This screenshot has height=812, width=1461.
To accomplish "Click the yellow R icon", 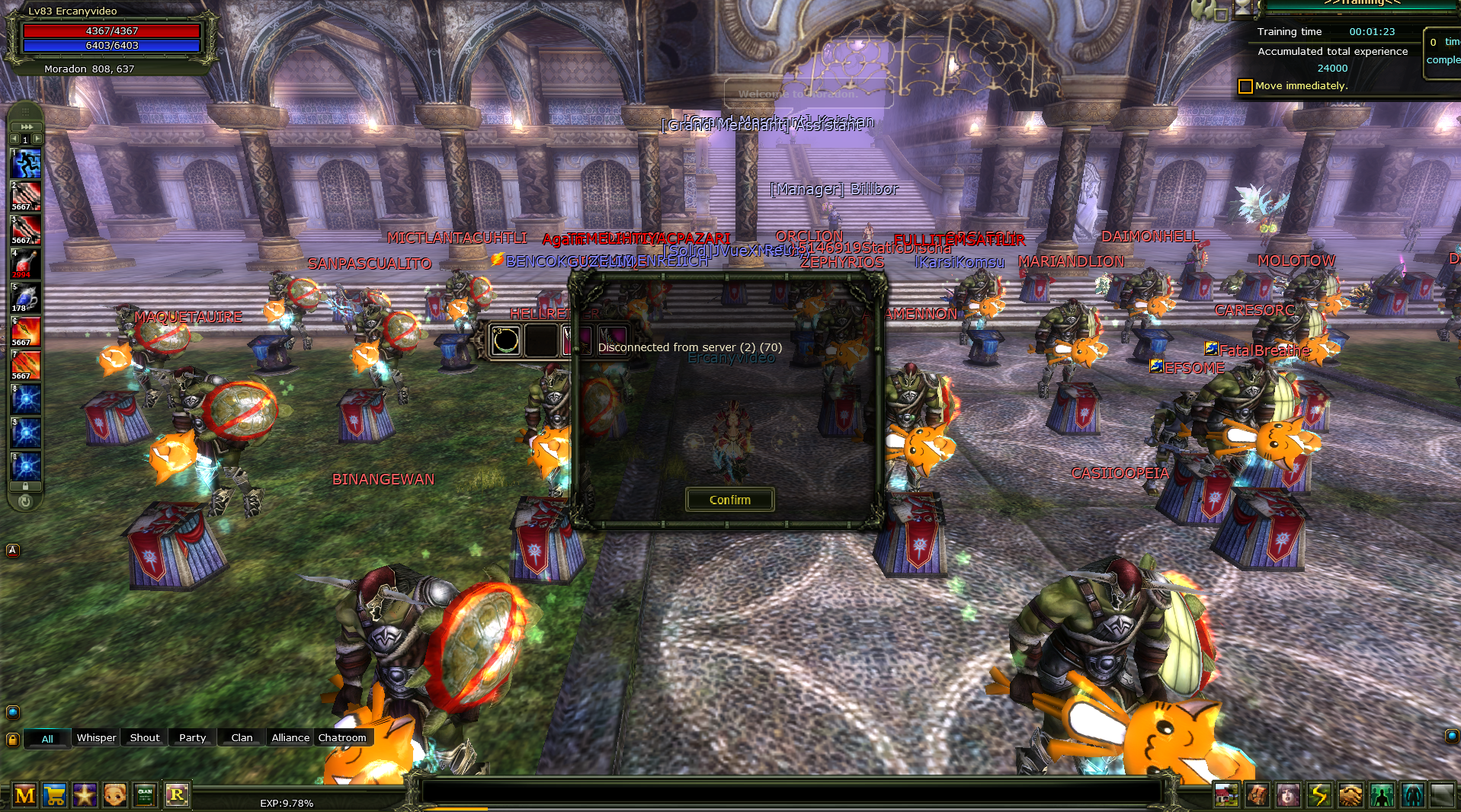I will click(177, 795).
